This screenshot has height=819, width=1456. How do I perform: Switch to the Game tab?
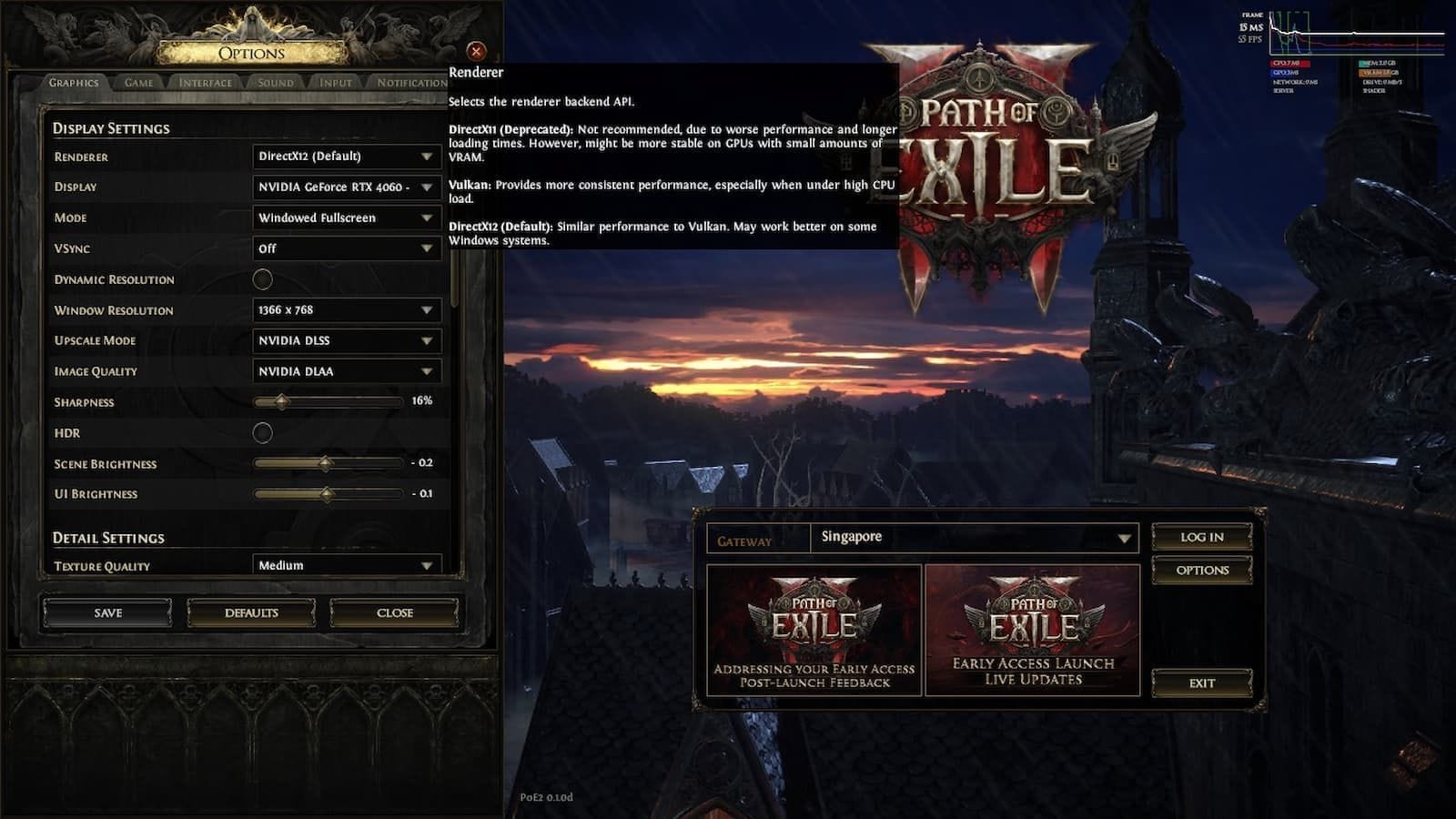(136, 82)
